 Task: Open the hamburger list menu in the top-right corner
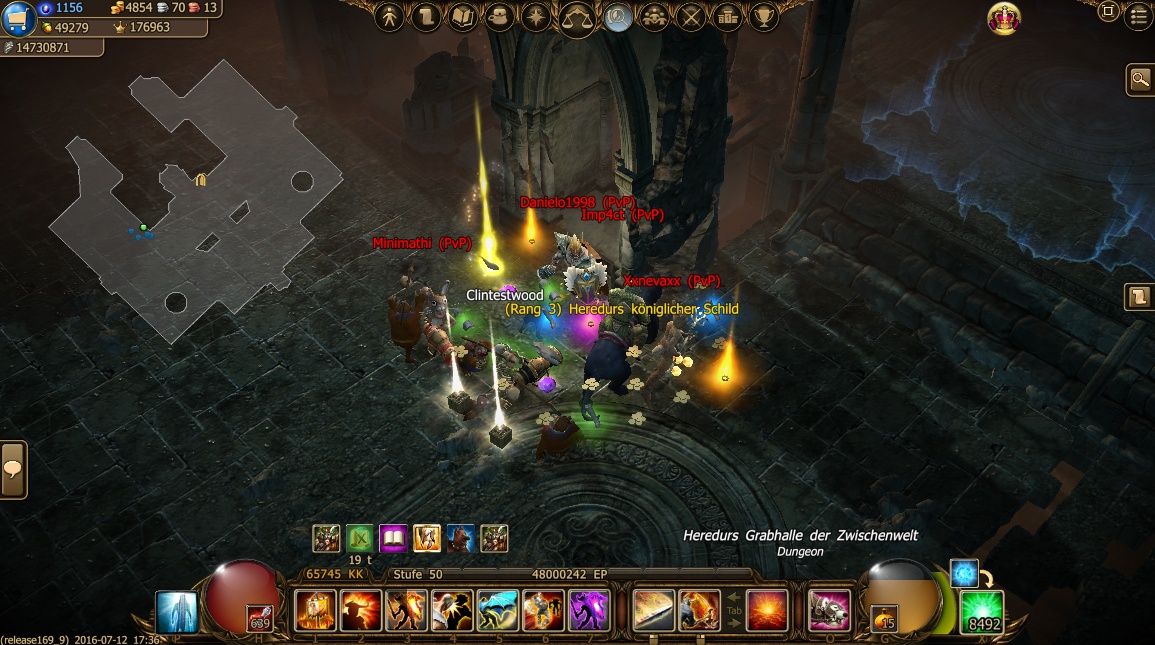[1137, 14]
